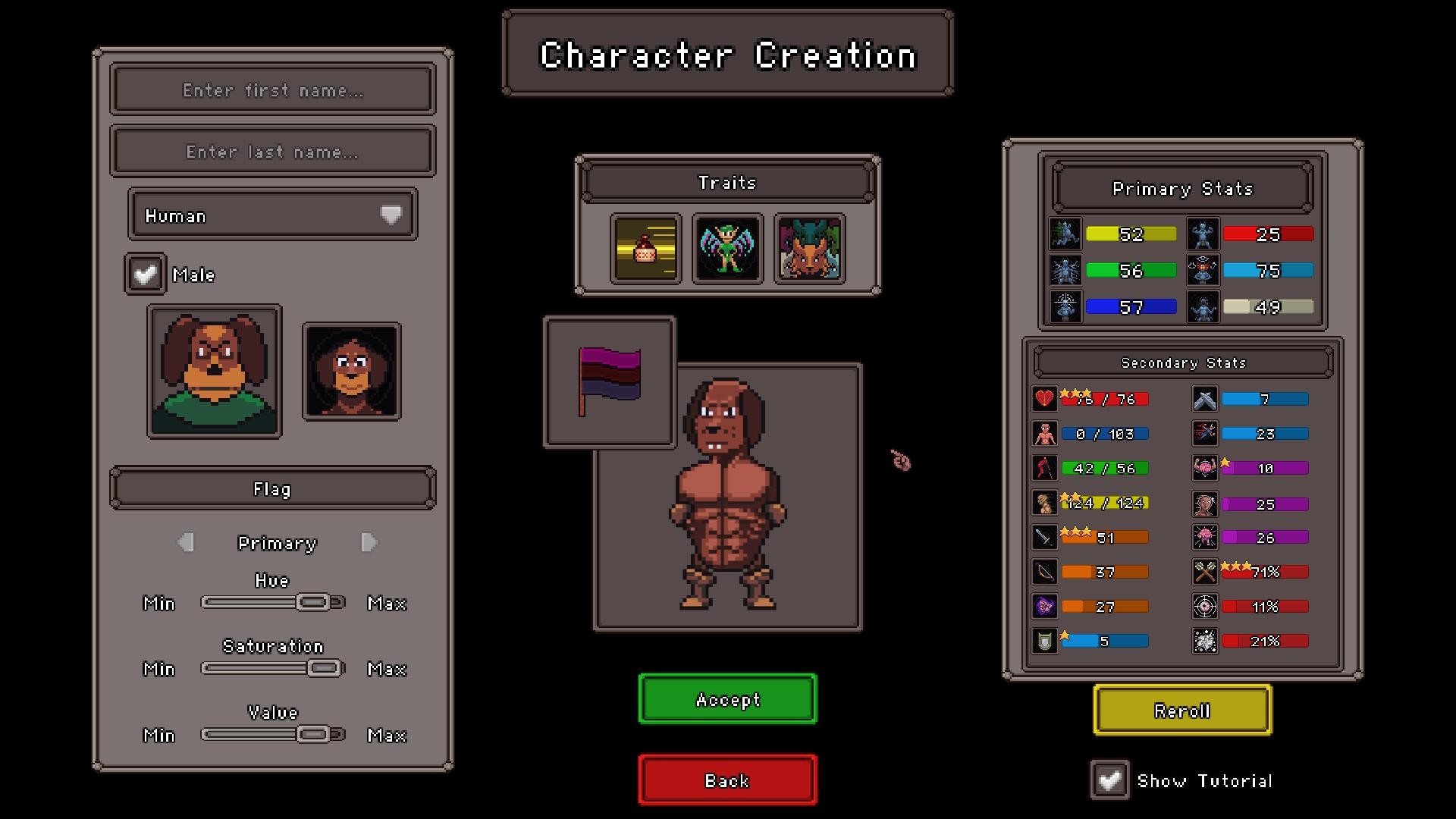Open the Flag section header
Image resolution: width=1456 pixels, height=819 pixels.
(x=272, y=488)
